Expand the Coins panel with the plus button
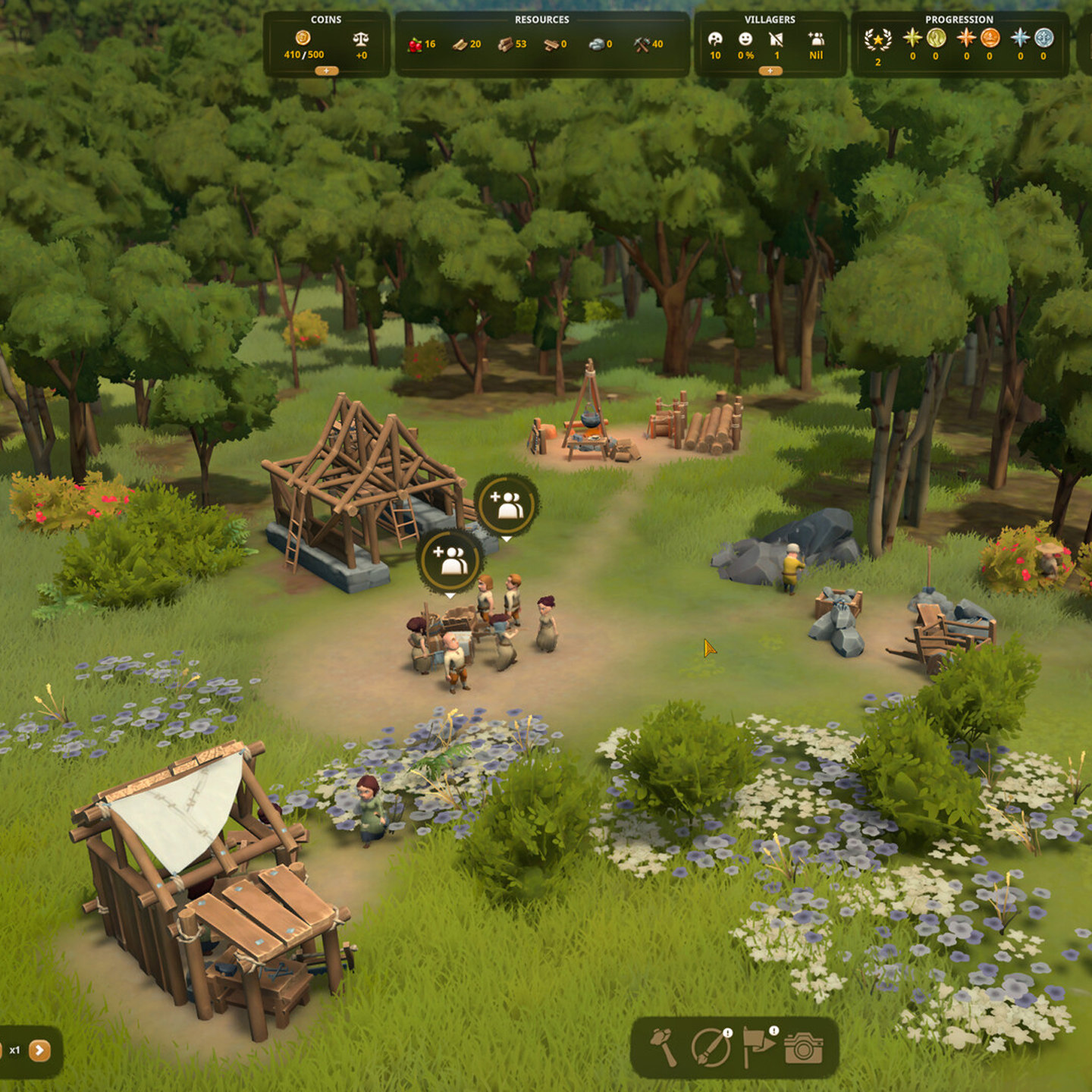The height and width of the screenshot is (1092, 1092). 326,71
